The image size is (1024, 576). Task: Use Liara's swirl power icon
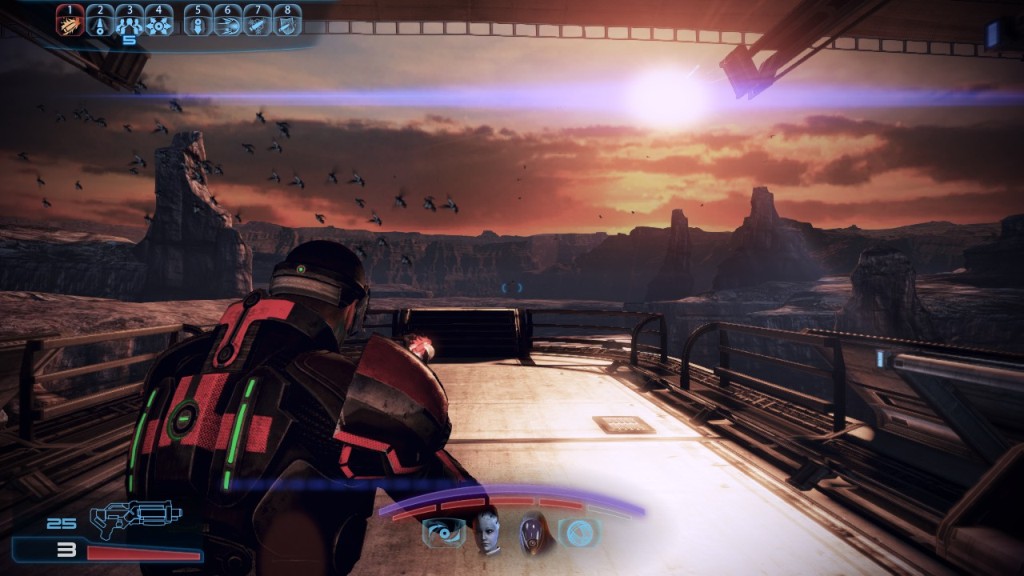[443, 533]
